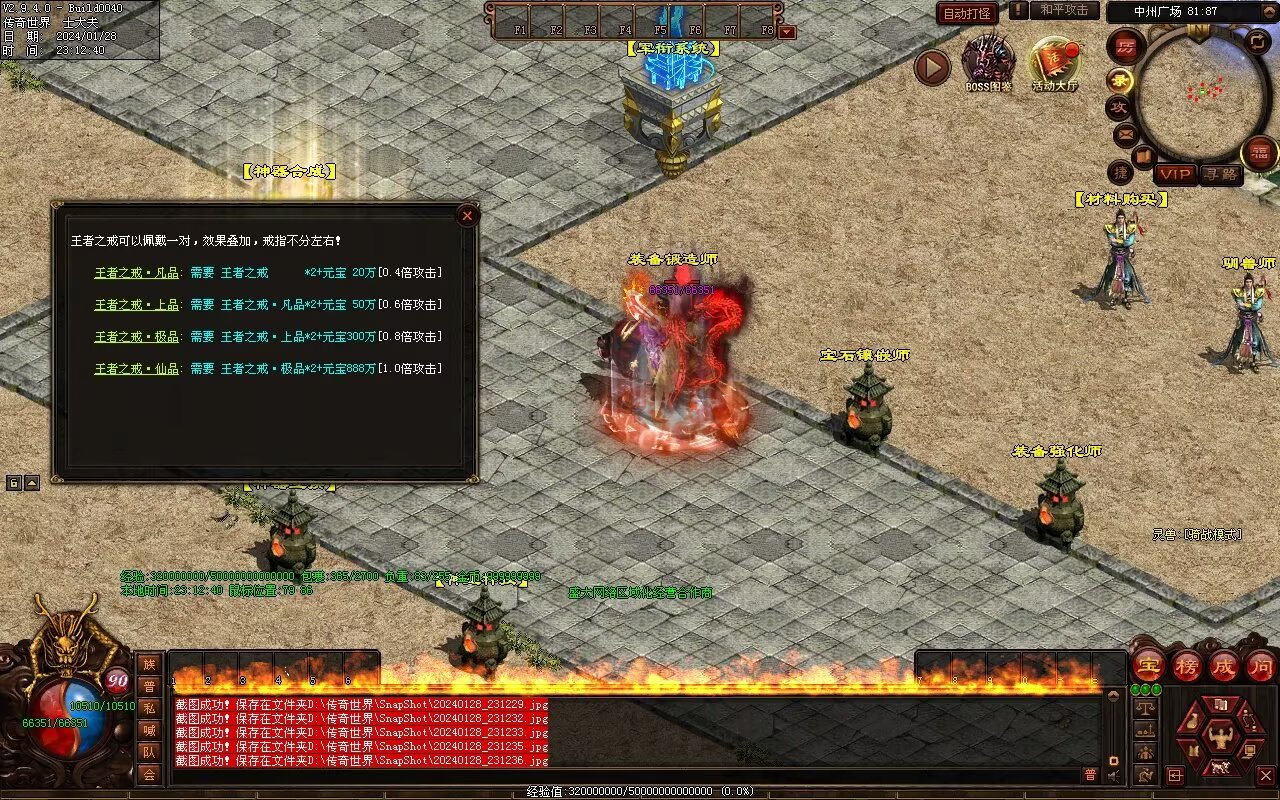The width and height of the screenshot is (1280, 800).
Task: Select the 王者之戒·凡品 crafting link
Action: click(x=137, y=273)
